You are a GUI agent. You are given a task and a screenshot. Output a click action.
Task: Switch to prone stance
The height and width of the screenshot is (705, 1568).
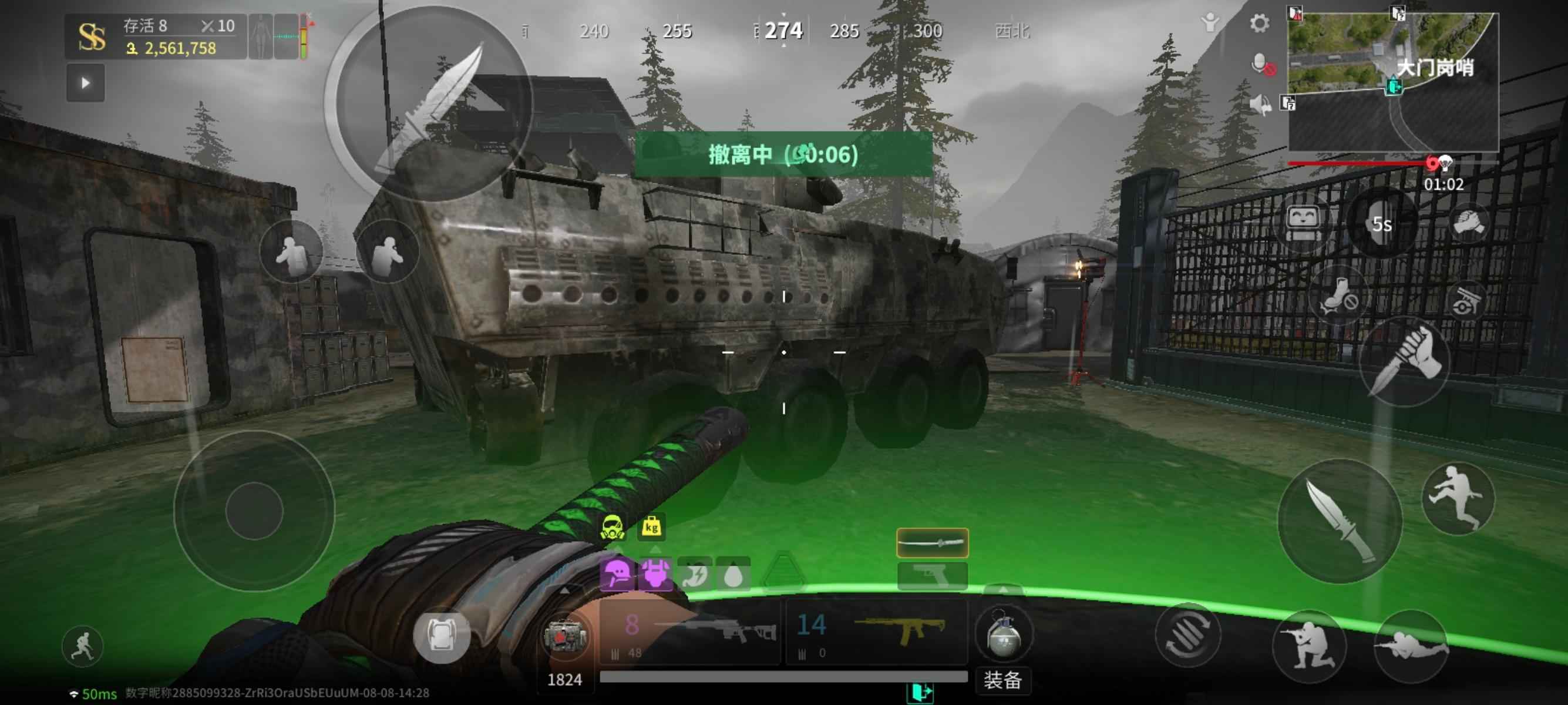[x=1411, y=647]
